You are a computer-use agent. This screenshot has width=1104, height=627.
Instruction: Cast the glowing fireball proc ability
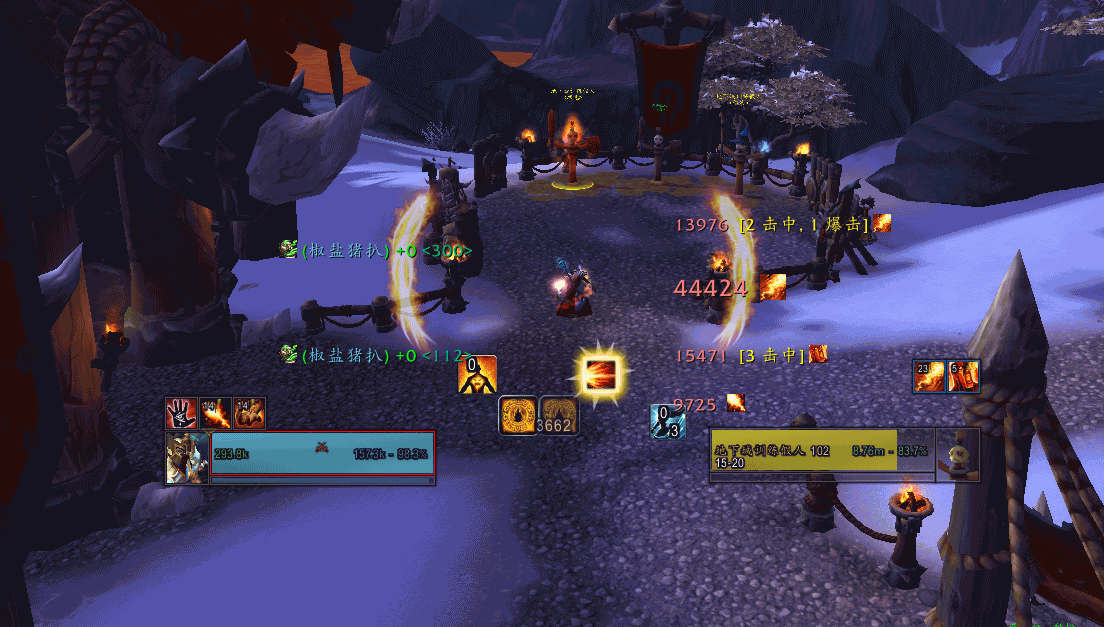(603, 375)
